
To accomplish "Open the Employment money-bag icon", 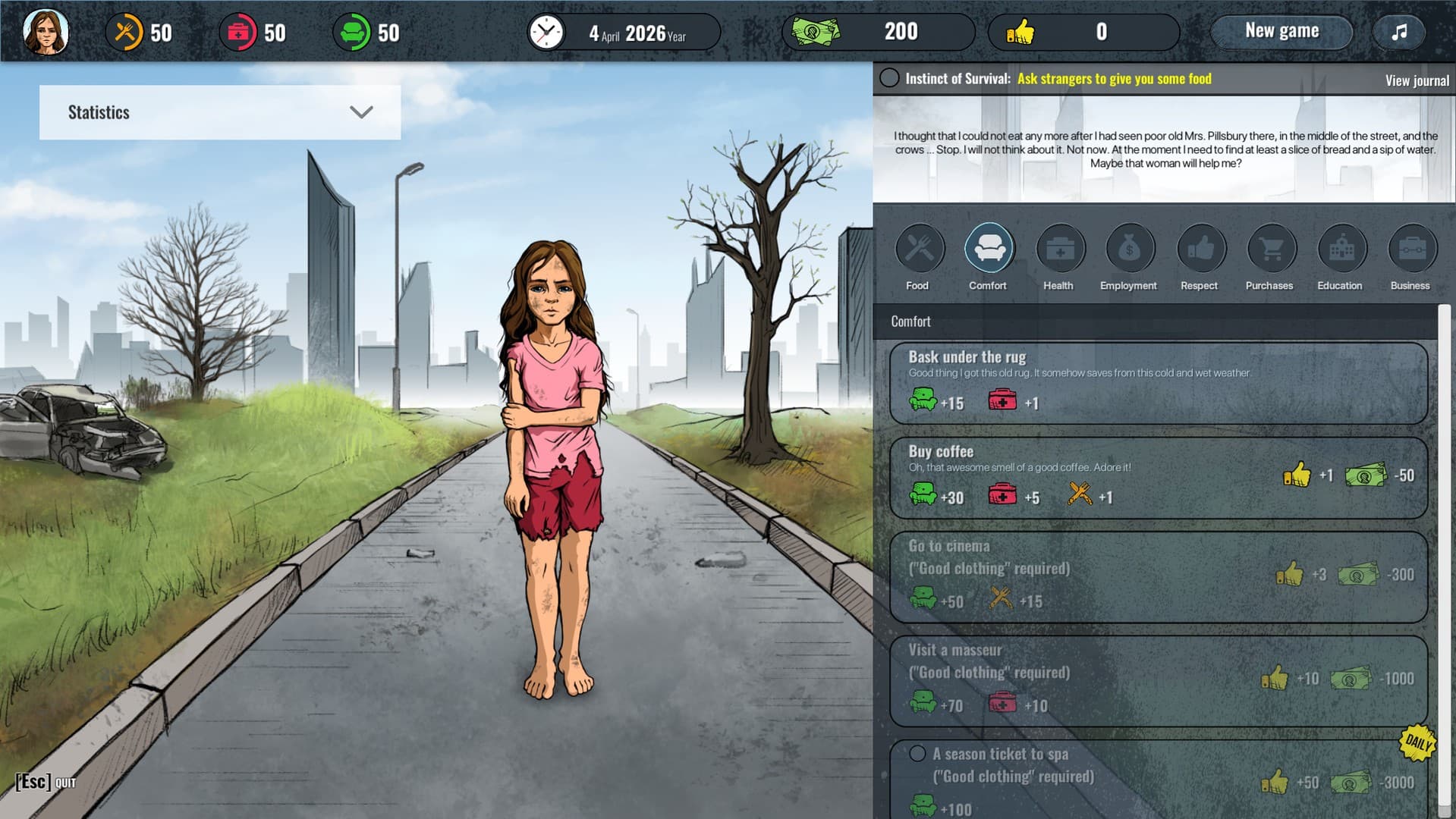I will [1128, 248].
